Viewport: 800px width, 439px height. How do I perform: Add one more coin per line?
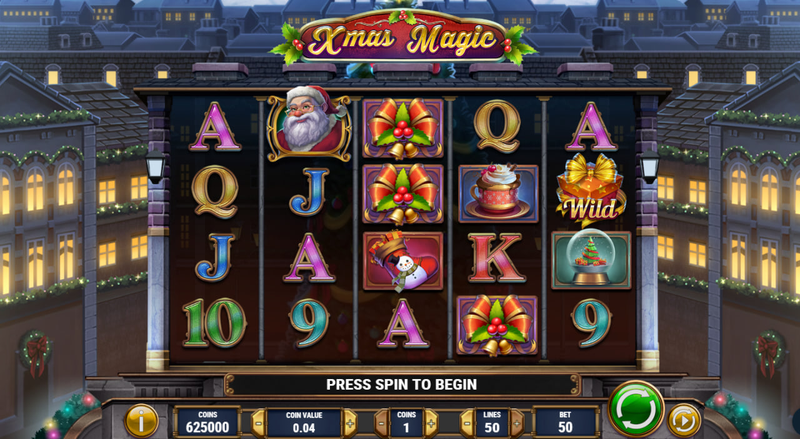(x=432, y=422)
